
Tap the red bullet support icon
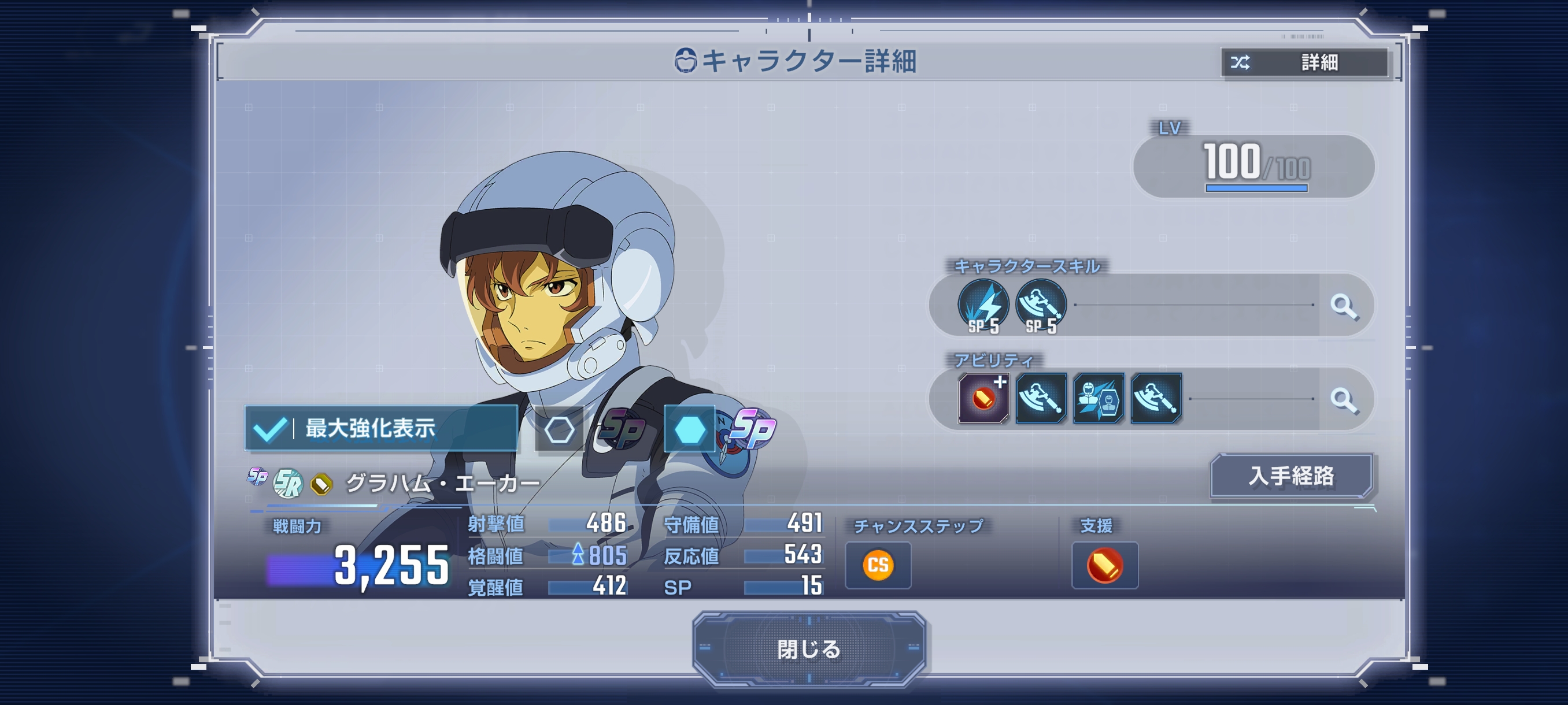click(1104, 565)
